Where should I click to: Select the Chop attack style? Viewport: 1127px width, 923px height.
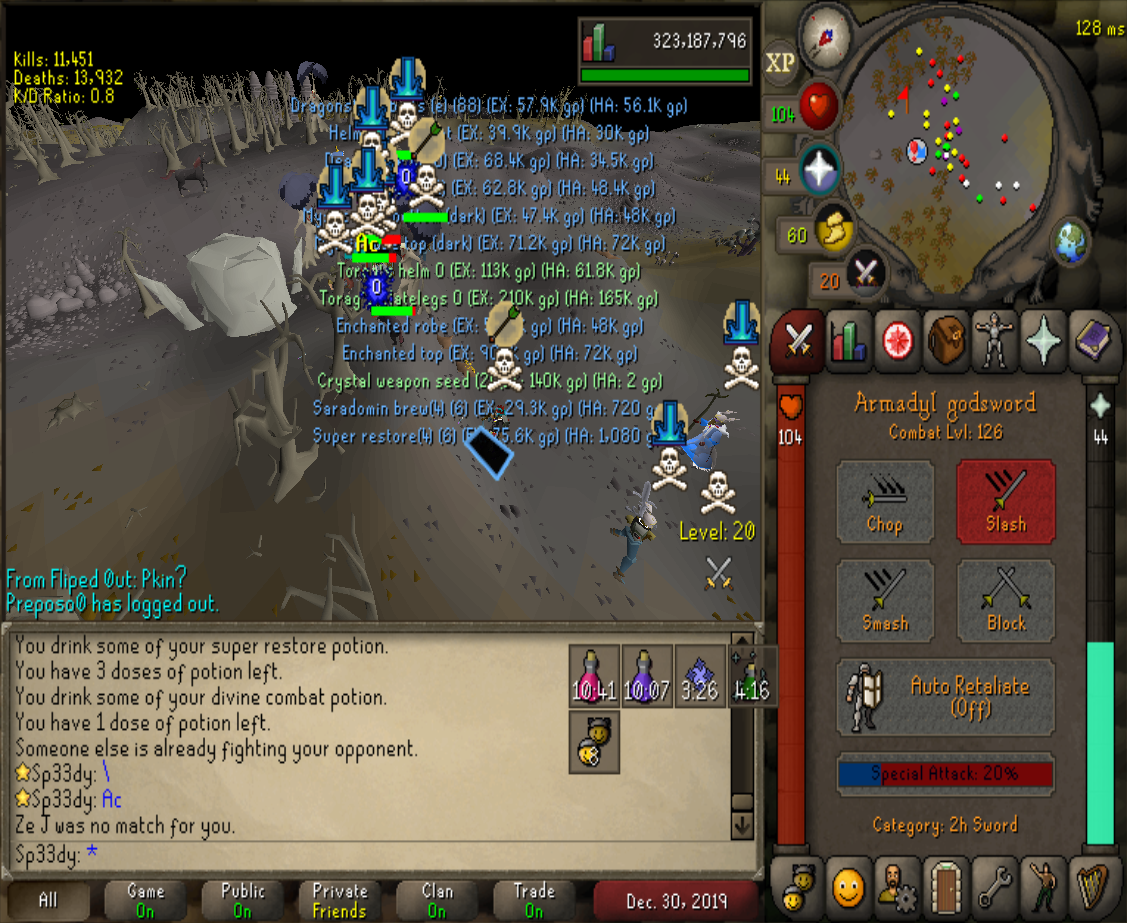pyautogui.click(x=885, y=499)
